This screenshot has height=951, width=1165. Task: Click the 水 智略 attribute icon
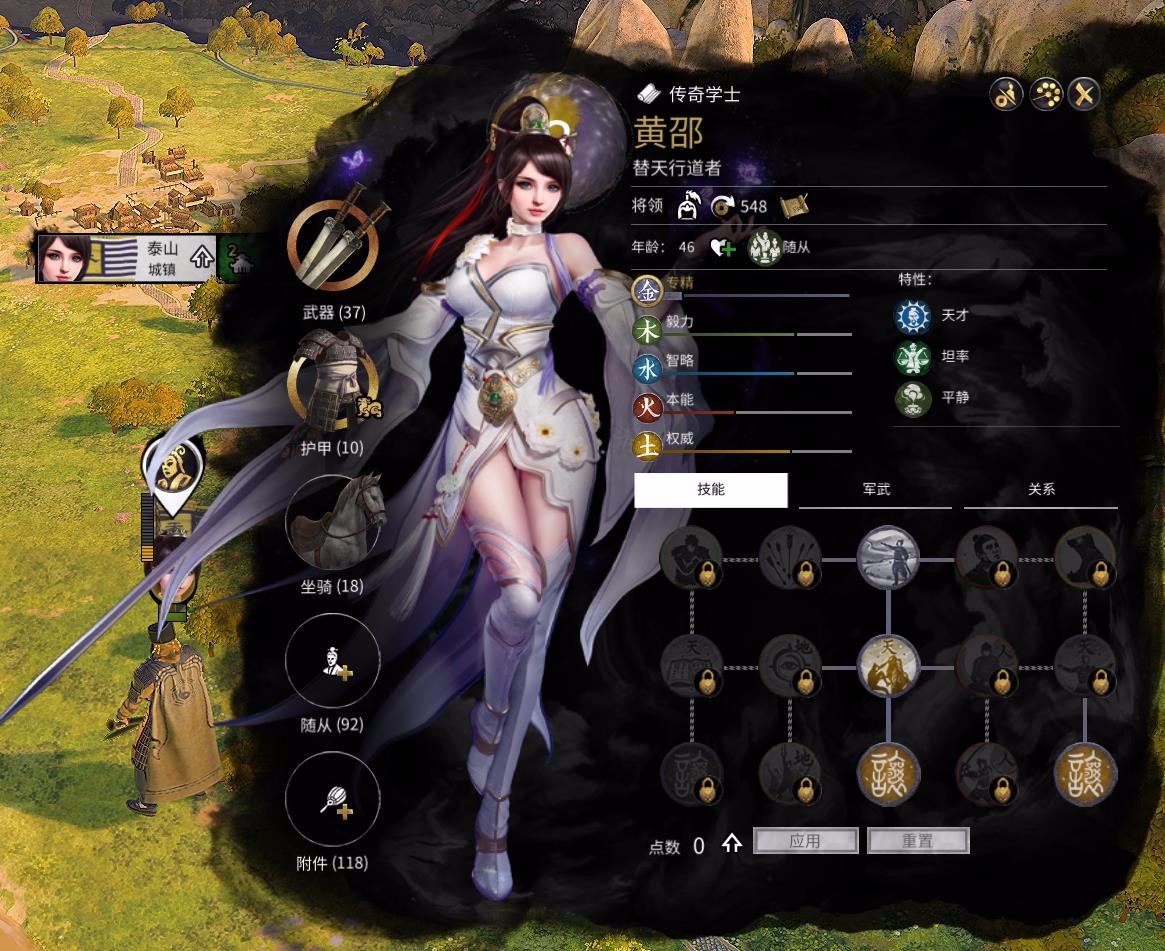[x=649, y=370]
